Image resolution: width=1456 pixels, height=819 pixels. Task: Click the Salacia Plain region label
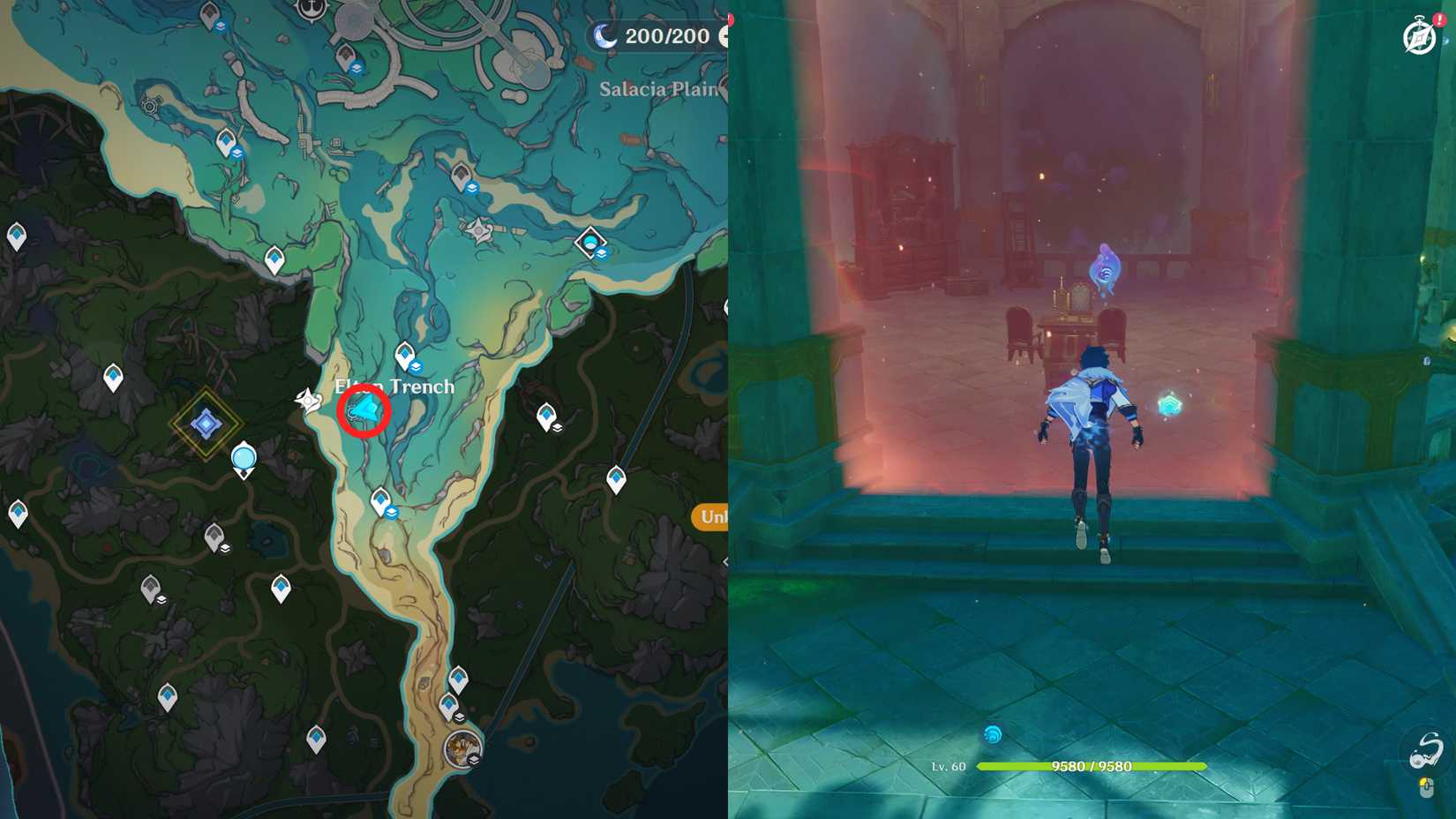[x=658, y=88]
